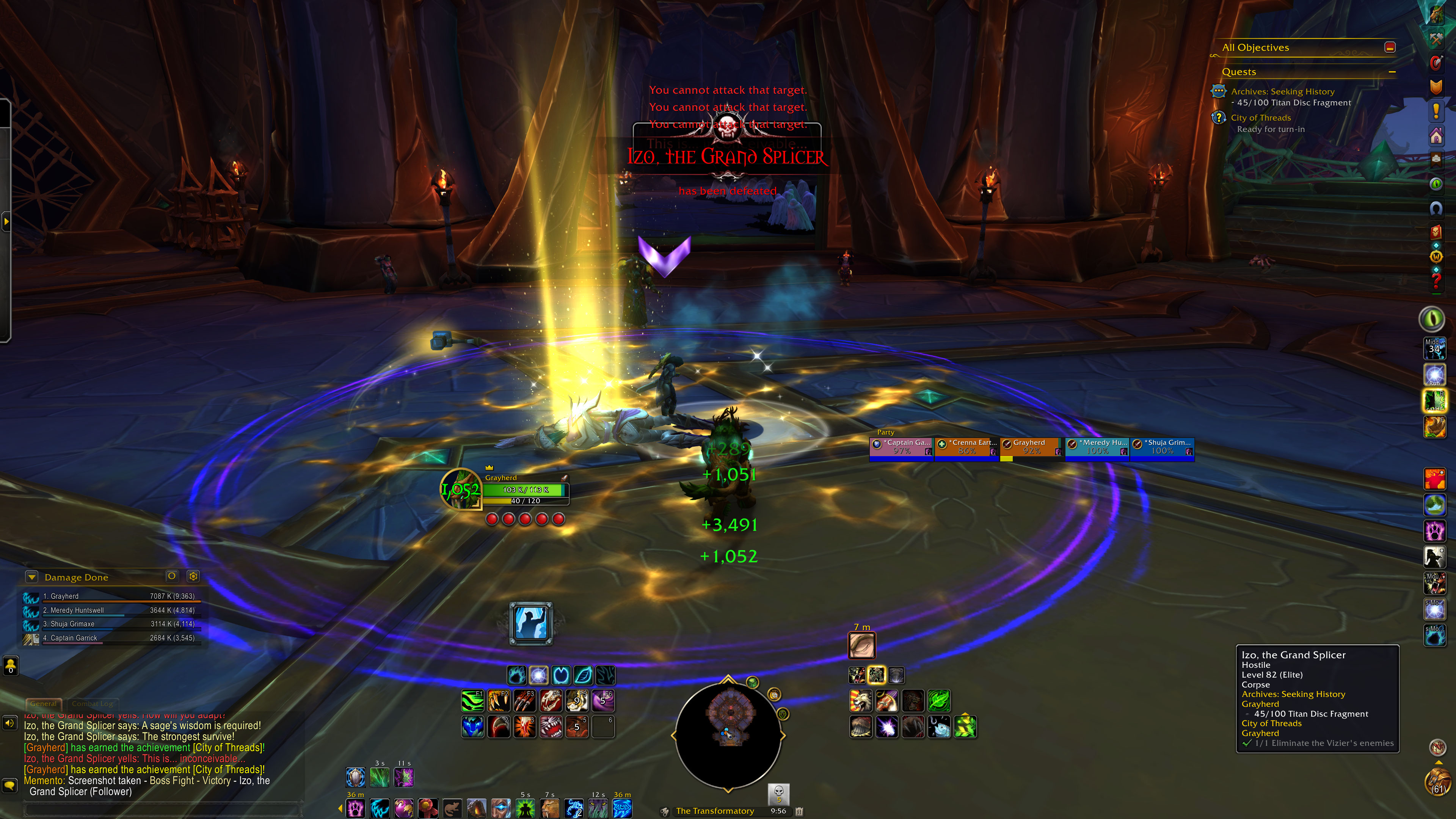Click the dungeon minimap
1456x819 pixels.
(x=728, y=735)
